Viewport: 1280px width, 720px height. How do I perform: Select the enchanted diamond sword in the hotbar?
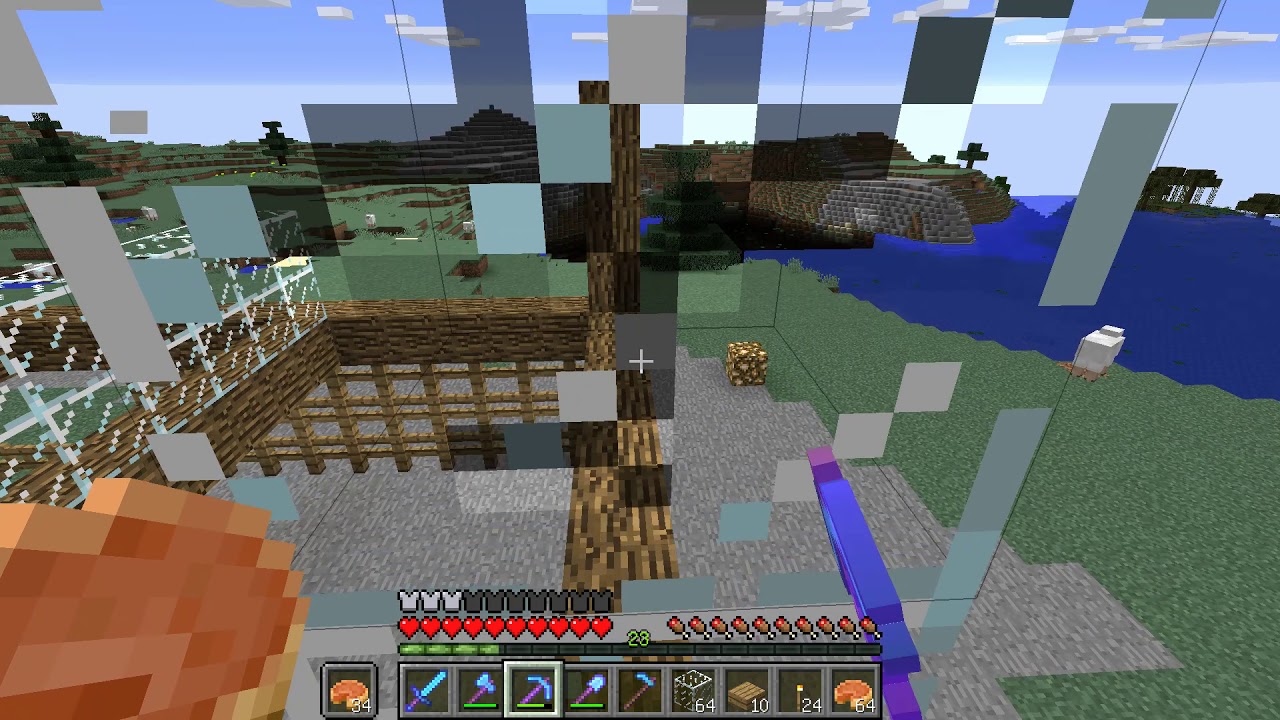tap(427, 688)
